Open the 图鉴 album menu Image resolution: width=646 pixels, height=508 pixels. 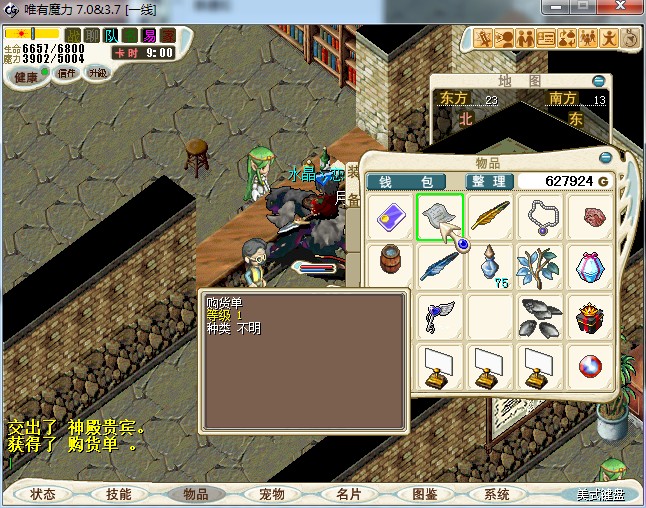[423, 494]
